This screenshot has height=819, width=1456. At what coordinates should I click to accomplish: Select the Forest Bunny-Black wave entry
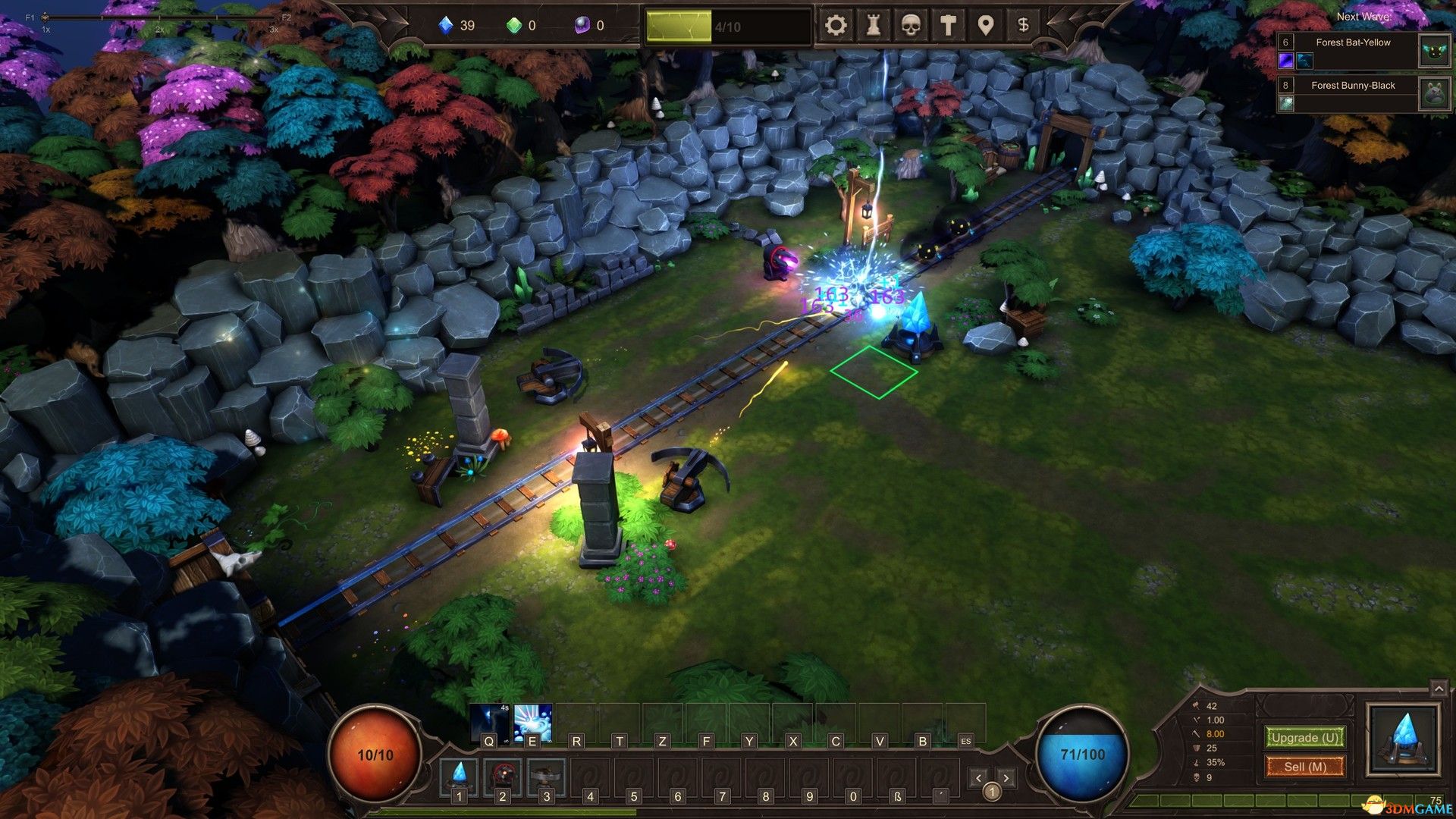tap(1353, 93)
